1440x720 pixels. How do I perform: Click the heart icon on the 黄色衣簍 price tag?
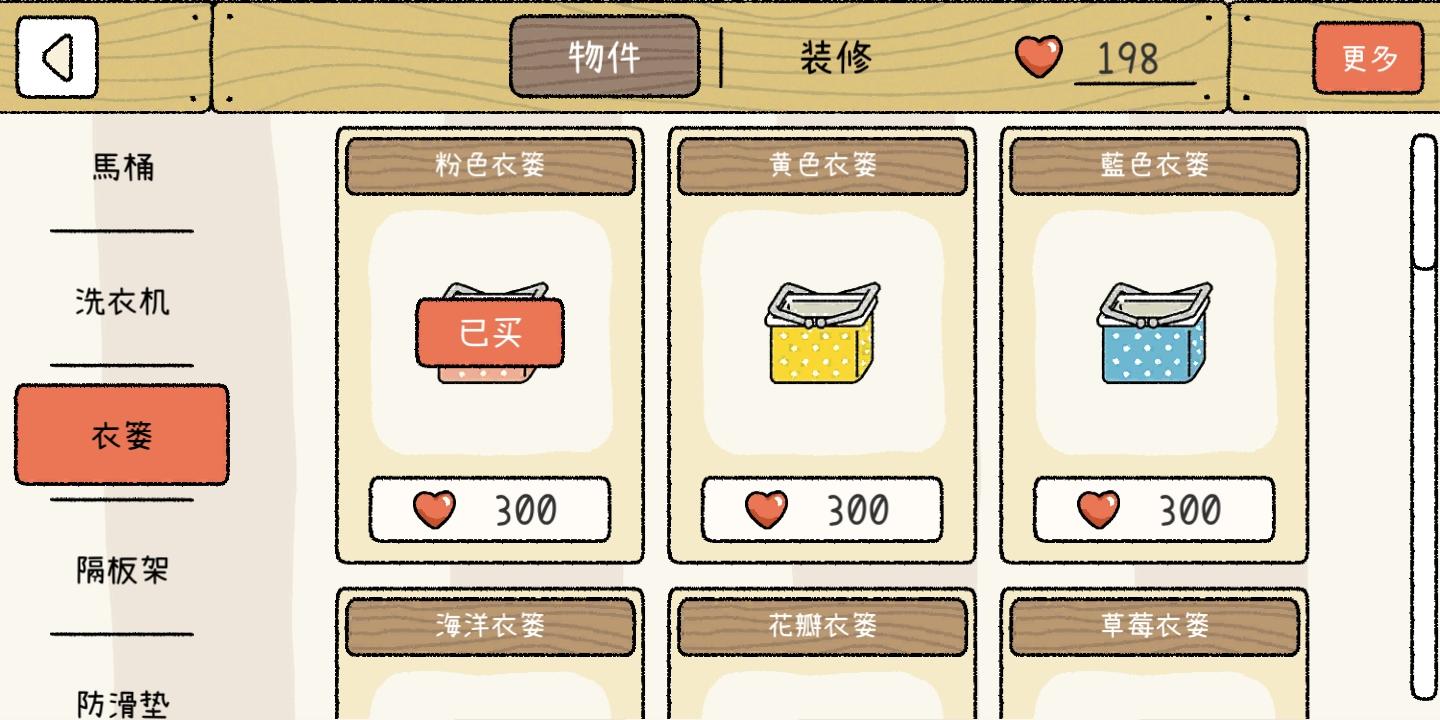764,509
